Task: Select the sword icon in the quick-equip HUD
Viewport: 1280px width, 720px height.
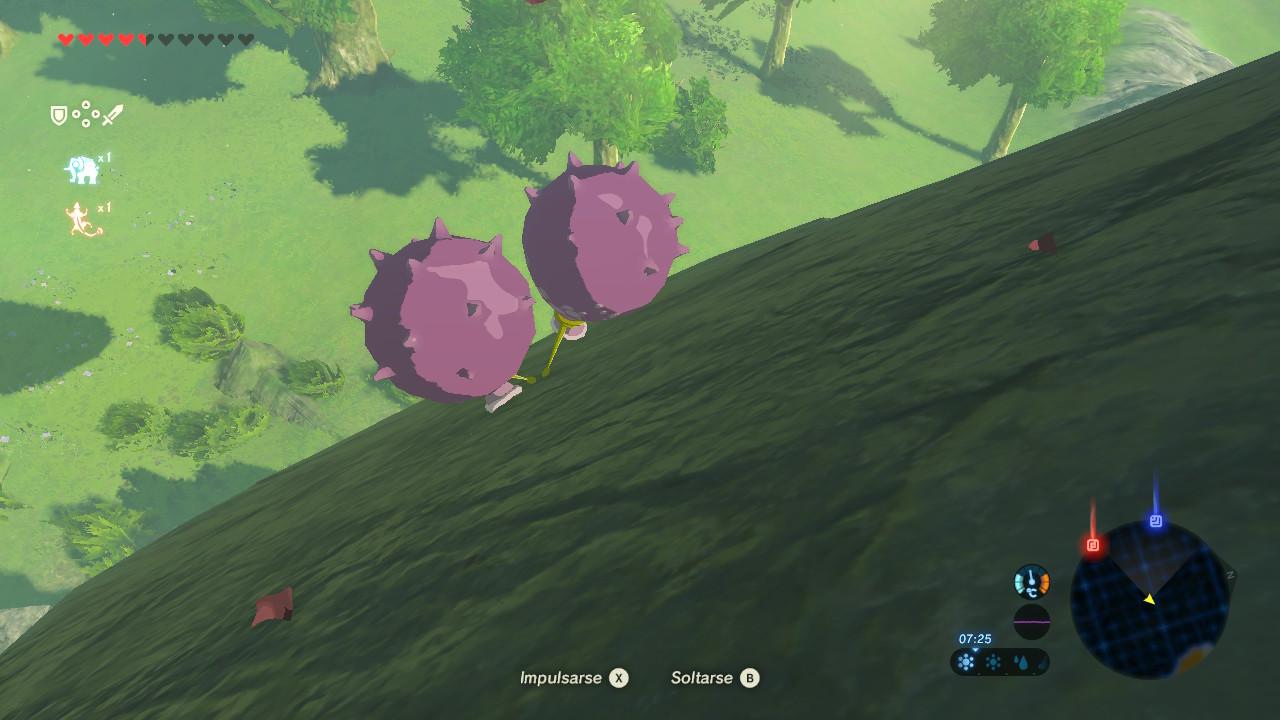Action: pos(112,115)
